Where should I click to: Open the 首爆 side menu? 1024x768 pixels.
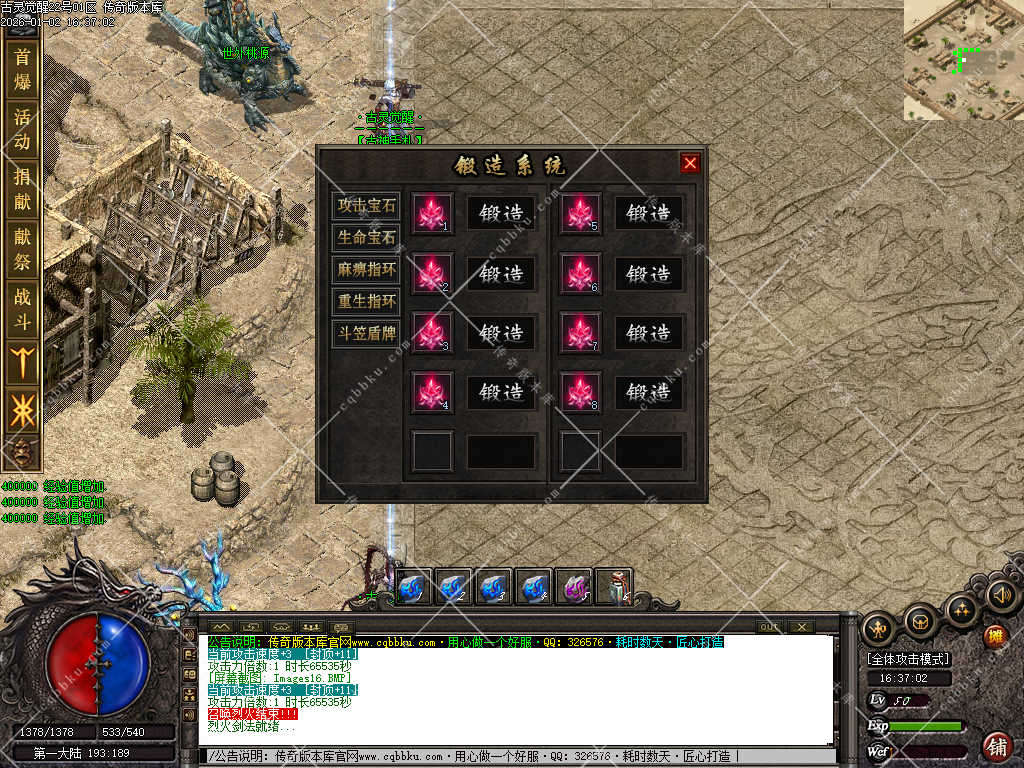[22, 70]
